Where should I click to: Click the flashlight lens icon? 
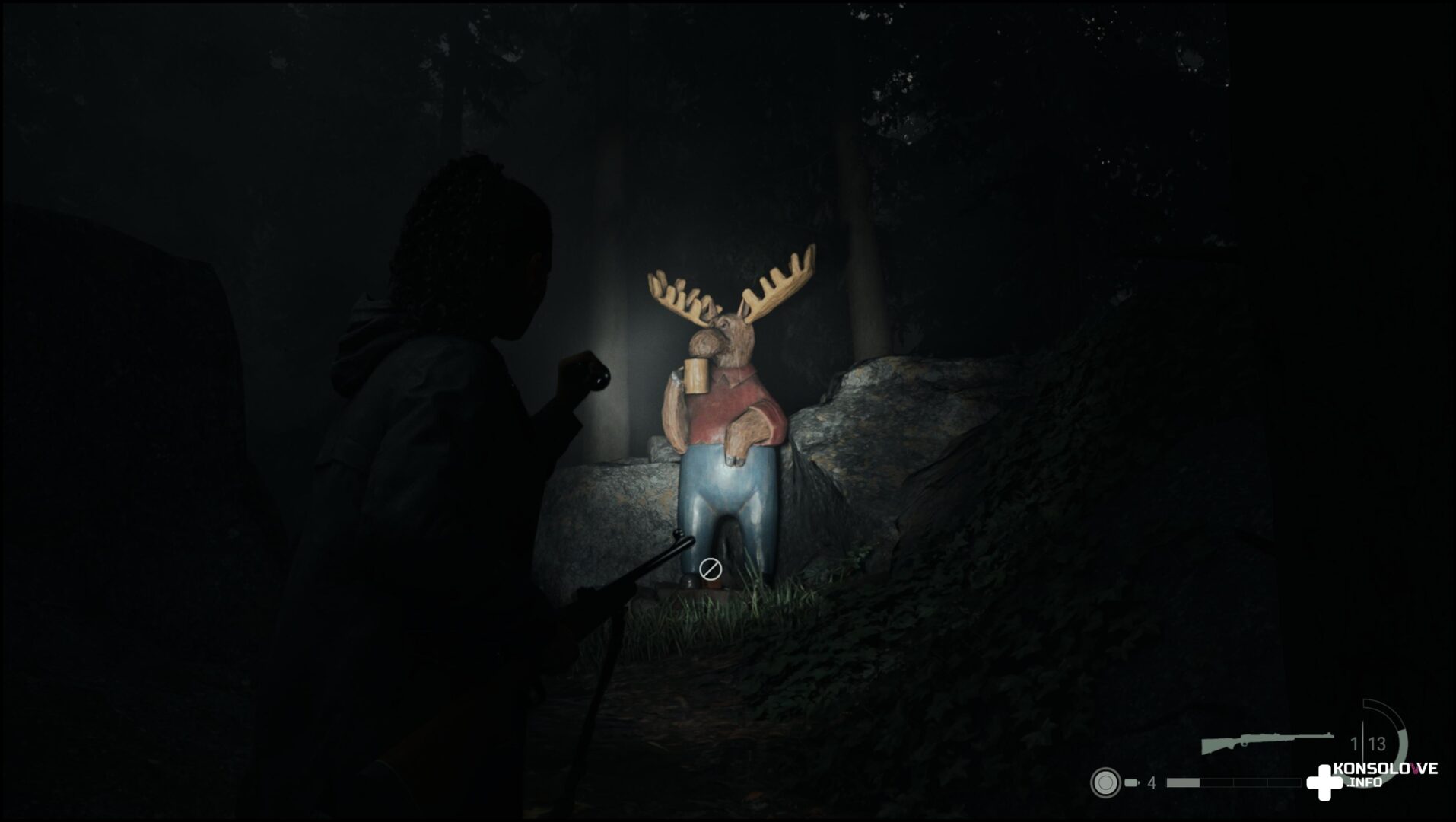coord(1105,782)
